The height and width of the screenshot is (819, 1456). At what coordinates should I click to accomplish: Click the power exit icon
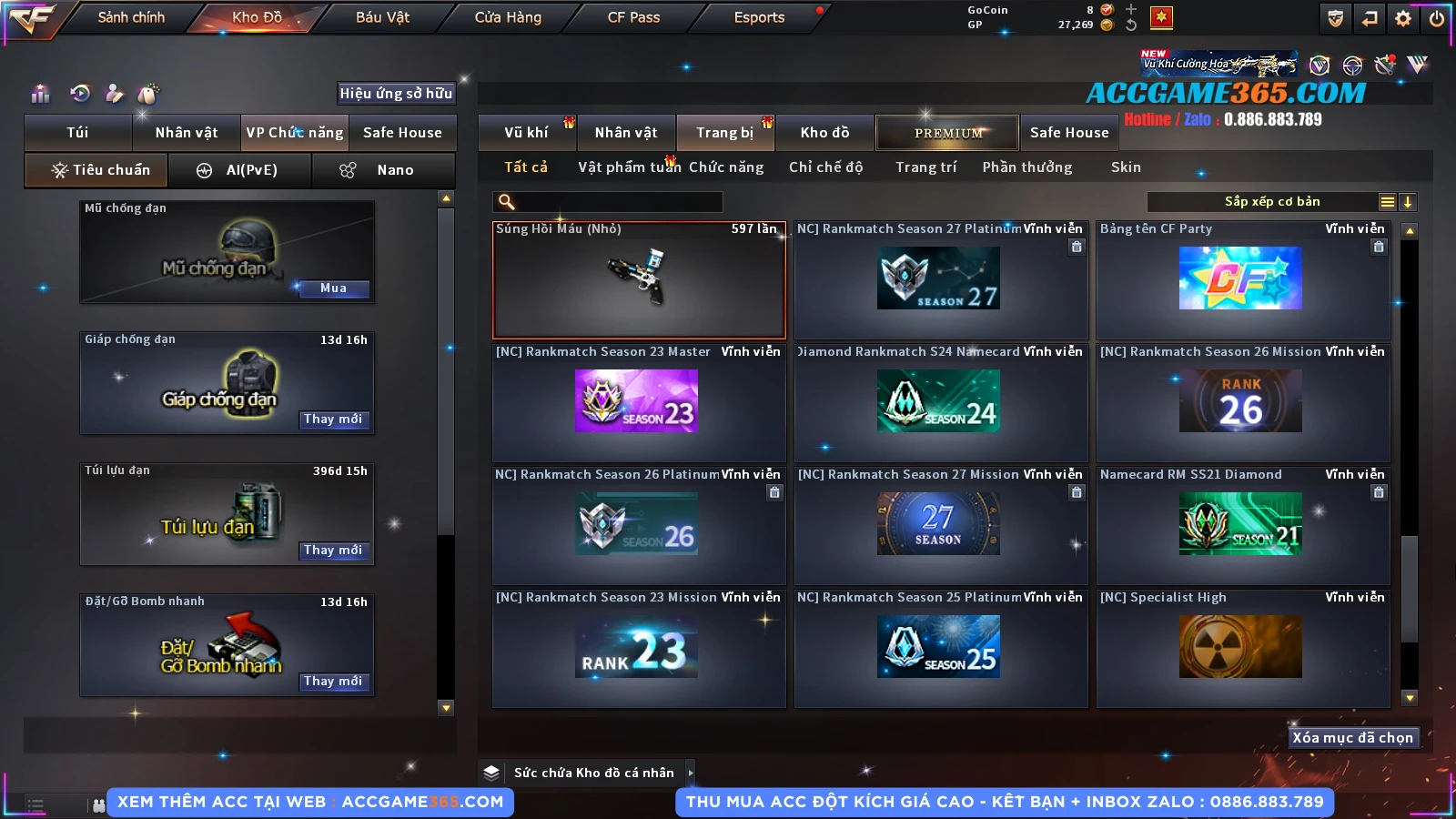1437,18
